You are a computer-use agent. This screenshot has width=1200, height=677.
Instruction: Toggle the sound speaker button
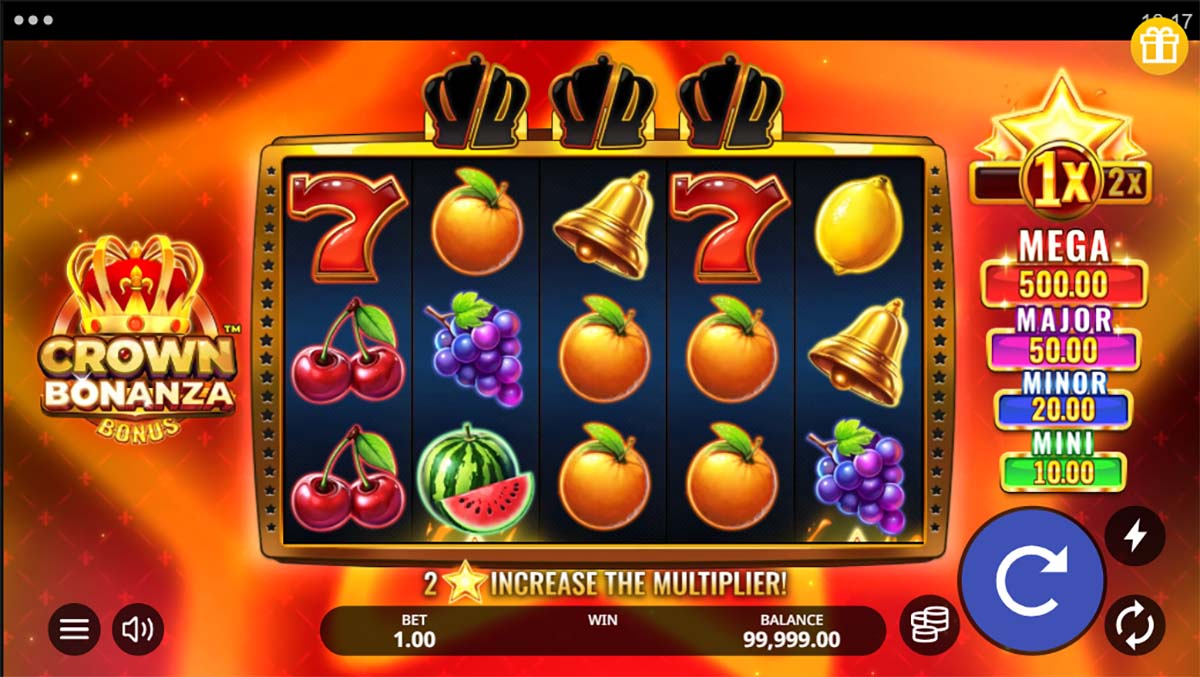138,629
